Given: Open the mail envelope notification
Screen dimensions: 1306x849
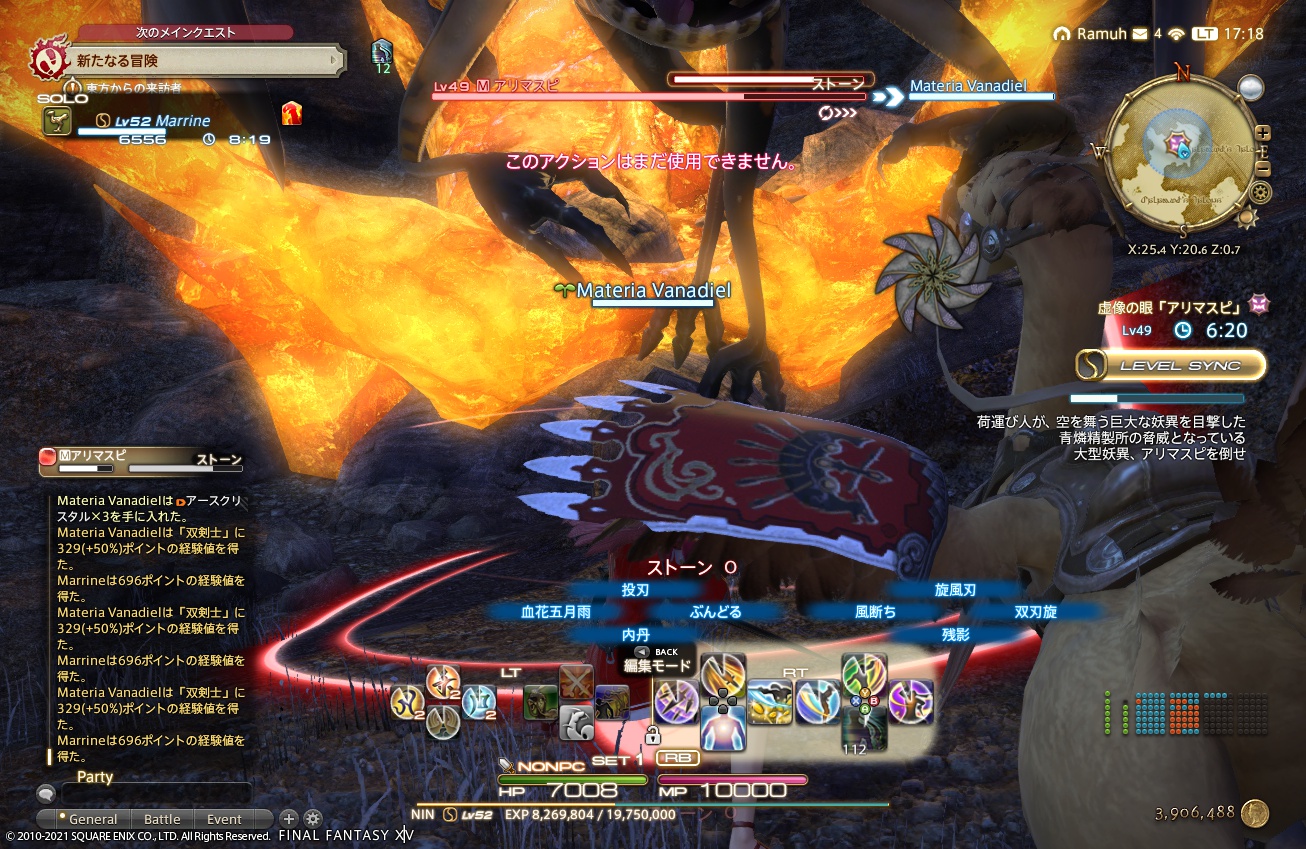Looking at the screenshot, I should 1139,34.
